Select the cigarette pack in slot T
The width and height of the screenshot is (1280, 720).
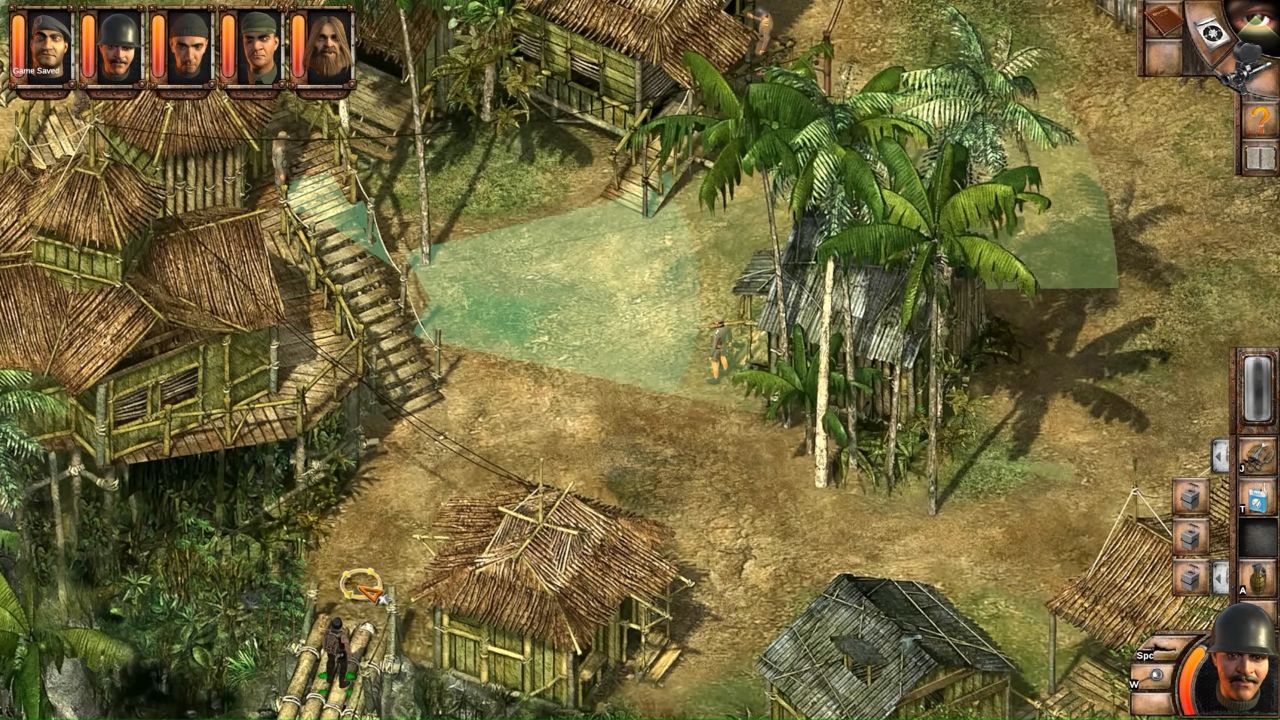coord(1258,497)
